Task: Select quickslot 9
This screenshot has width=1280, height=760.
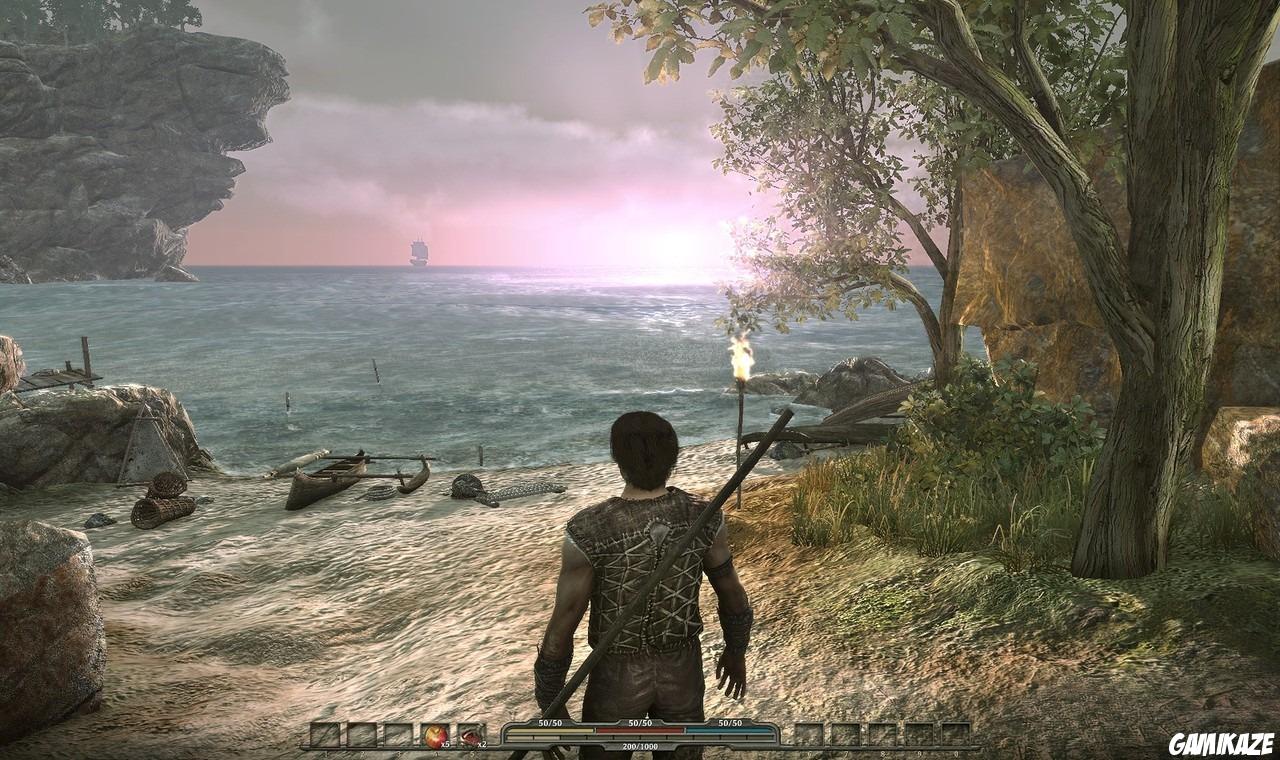Action: coord(919,733)
